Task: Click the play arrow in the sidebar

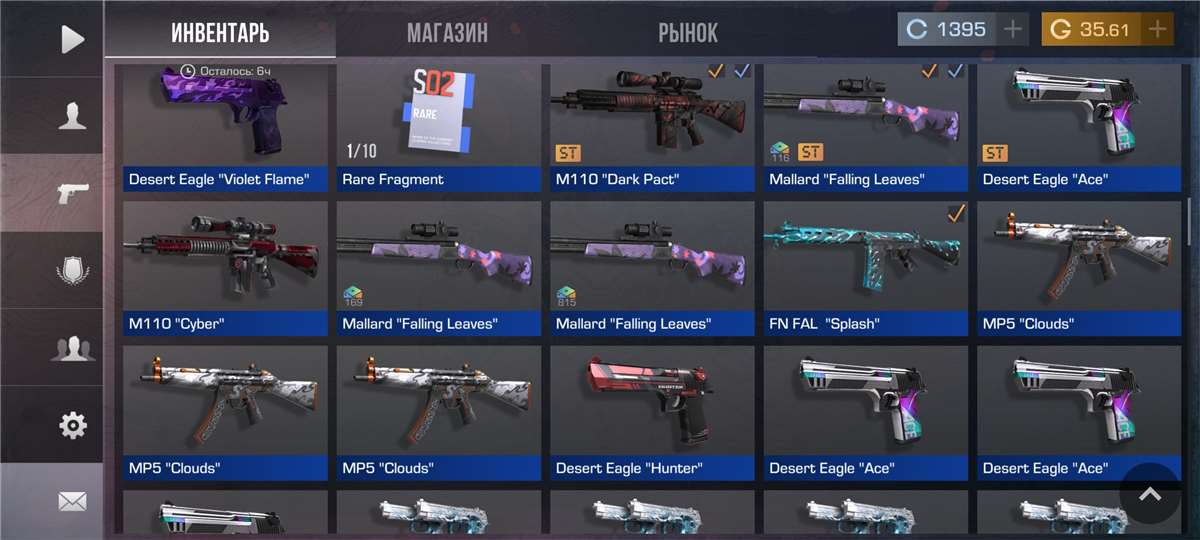Action: point(72,39)
